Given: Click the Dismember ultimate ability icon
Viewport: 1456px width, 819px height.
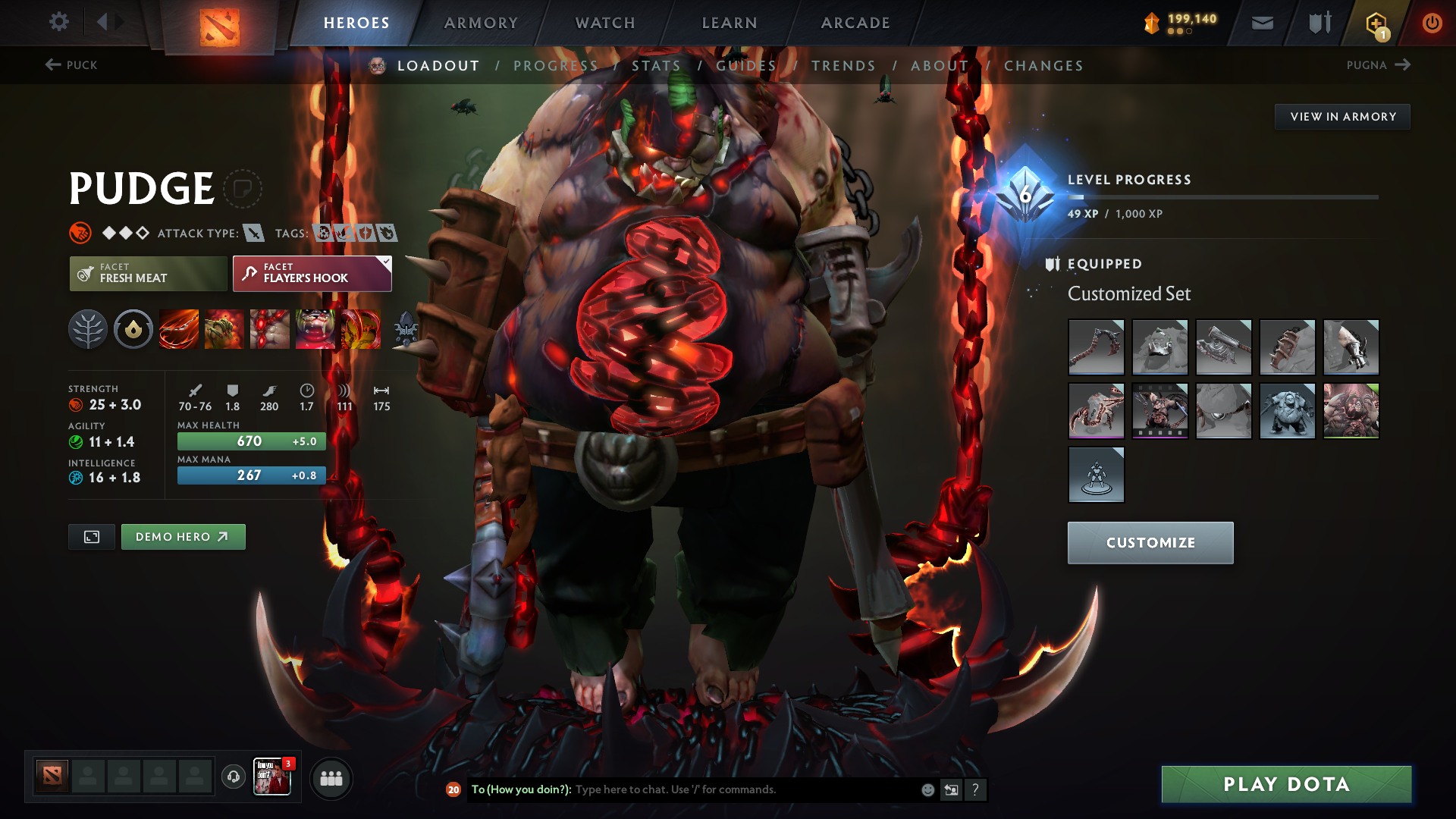Looking at the screenshot, I should (x=315, y=329).
